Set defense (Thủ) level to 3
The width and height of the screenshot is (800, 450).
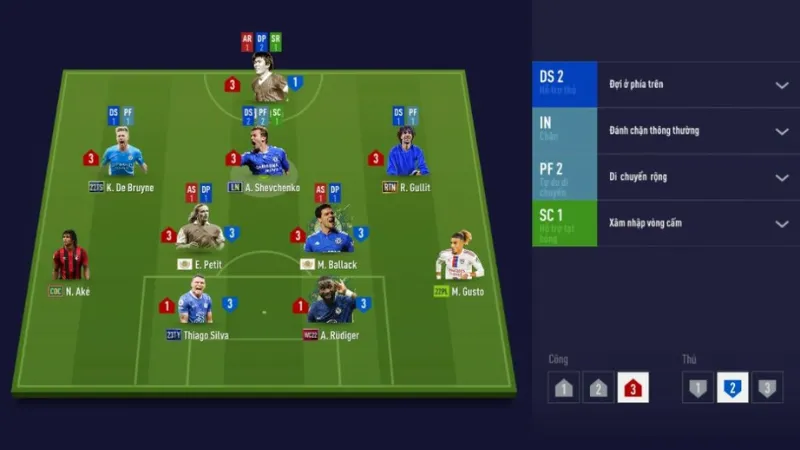point(767,387)
